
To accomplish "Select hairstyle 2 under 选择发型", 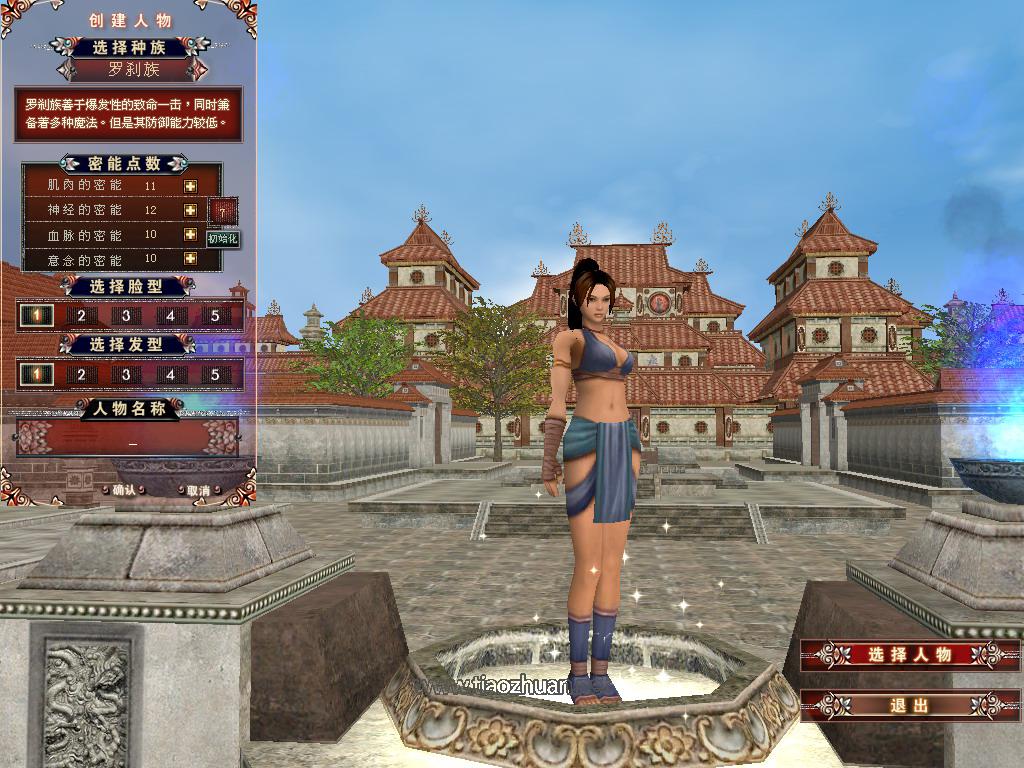I will (x=82, y=375).
